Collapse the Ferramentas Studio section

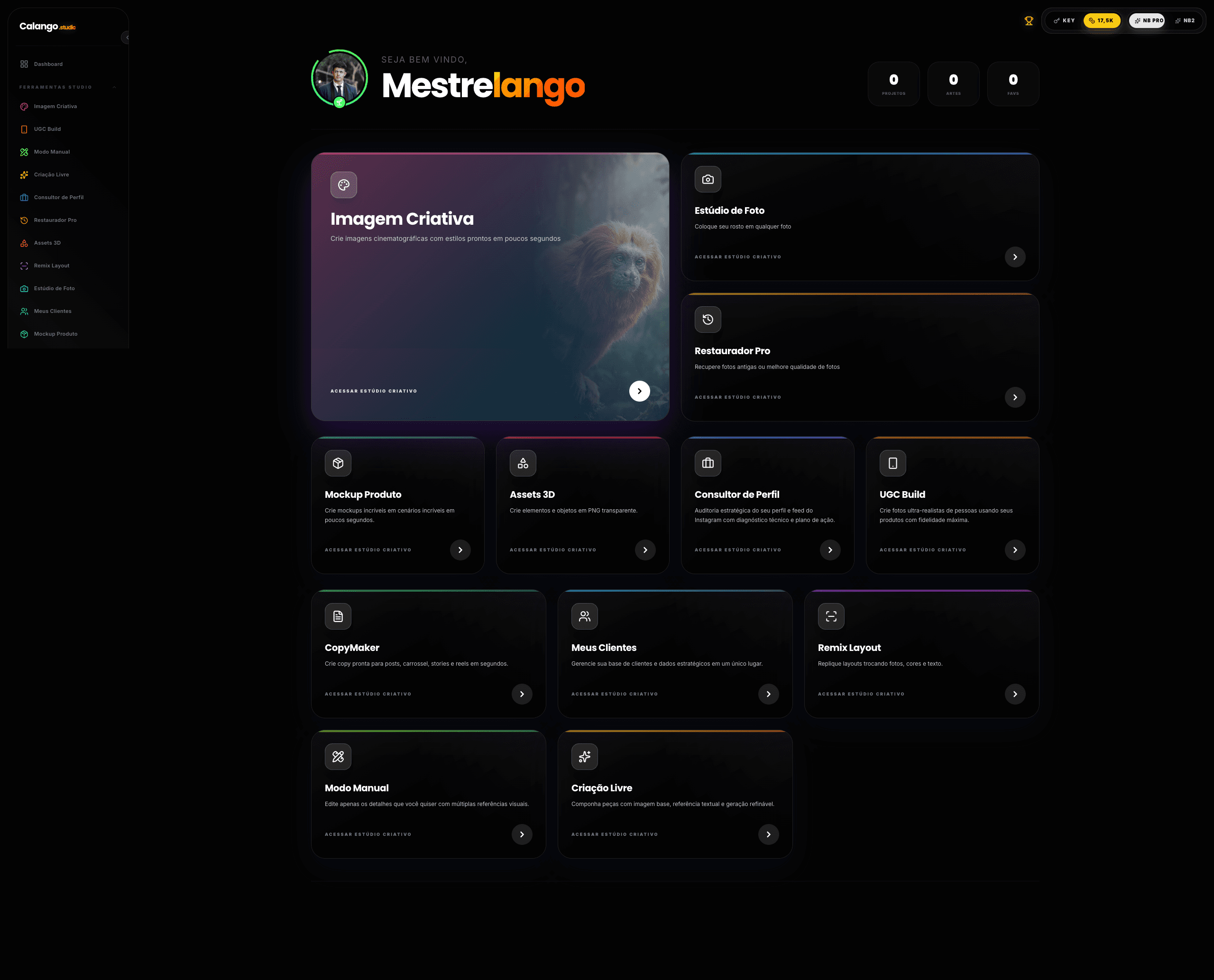tap(115, 88)
